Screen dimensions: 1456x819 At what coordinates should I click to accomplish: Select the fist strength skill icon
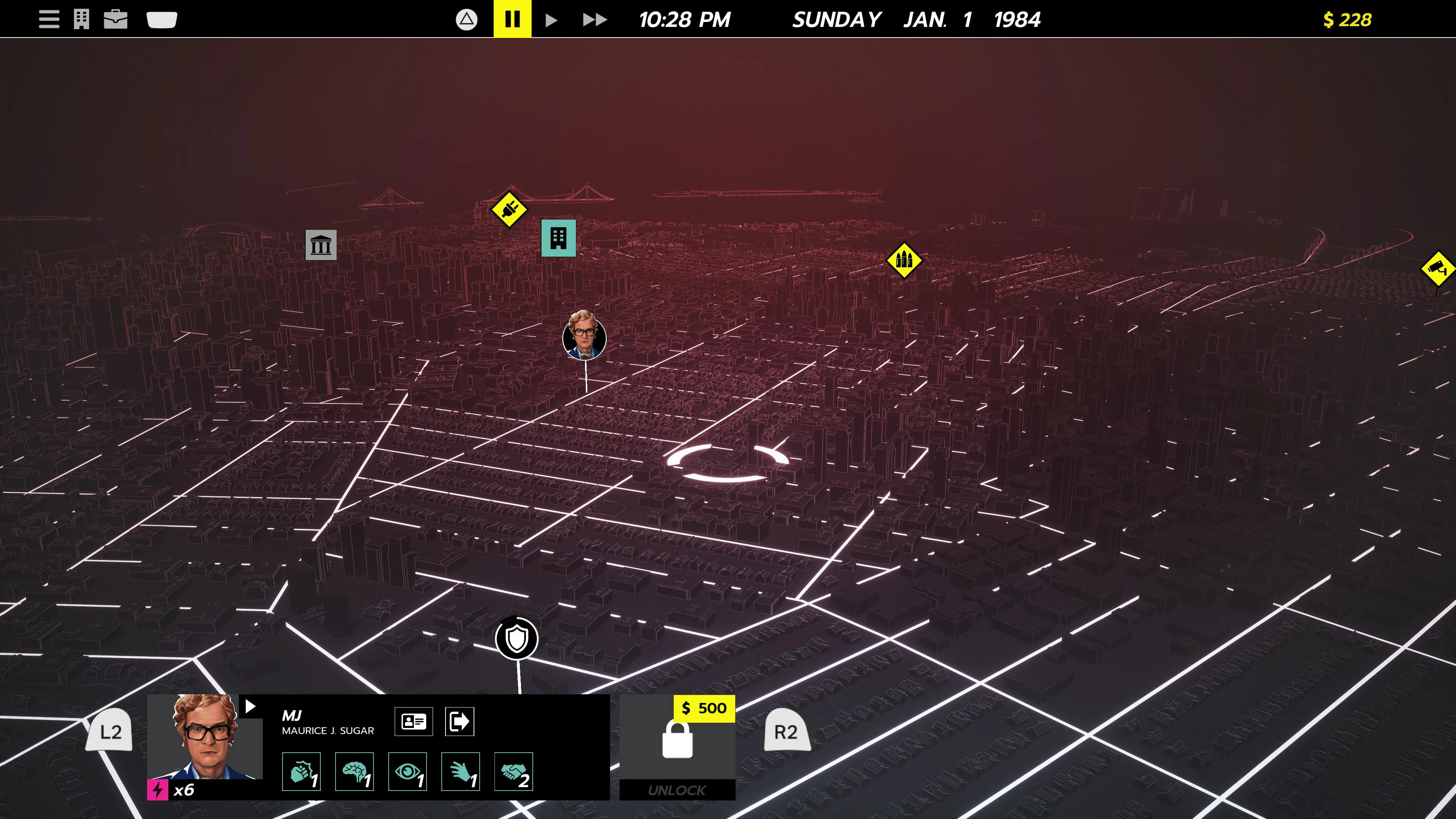click(x=301, y=772)
